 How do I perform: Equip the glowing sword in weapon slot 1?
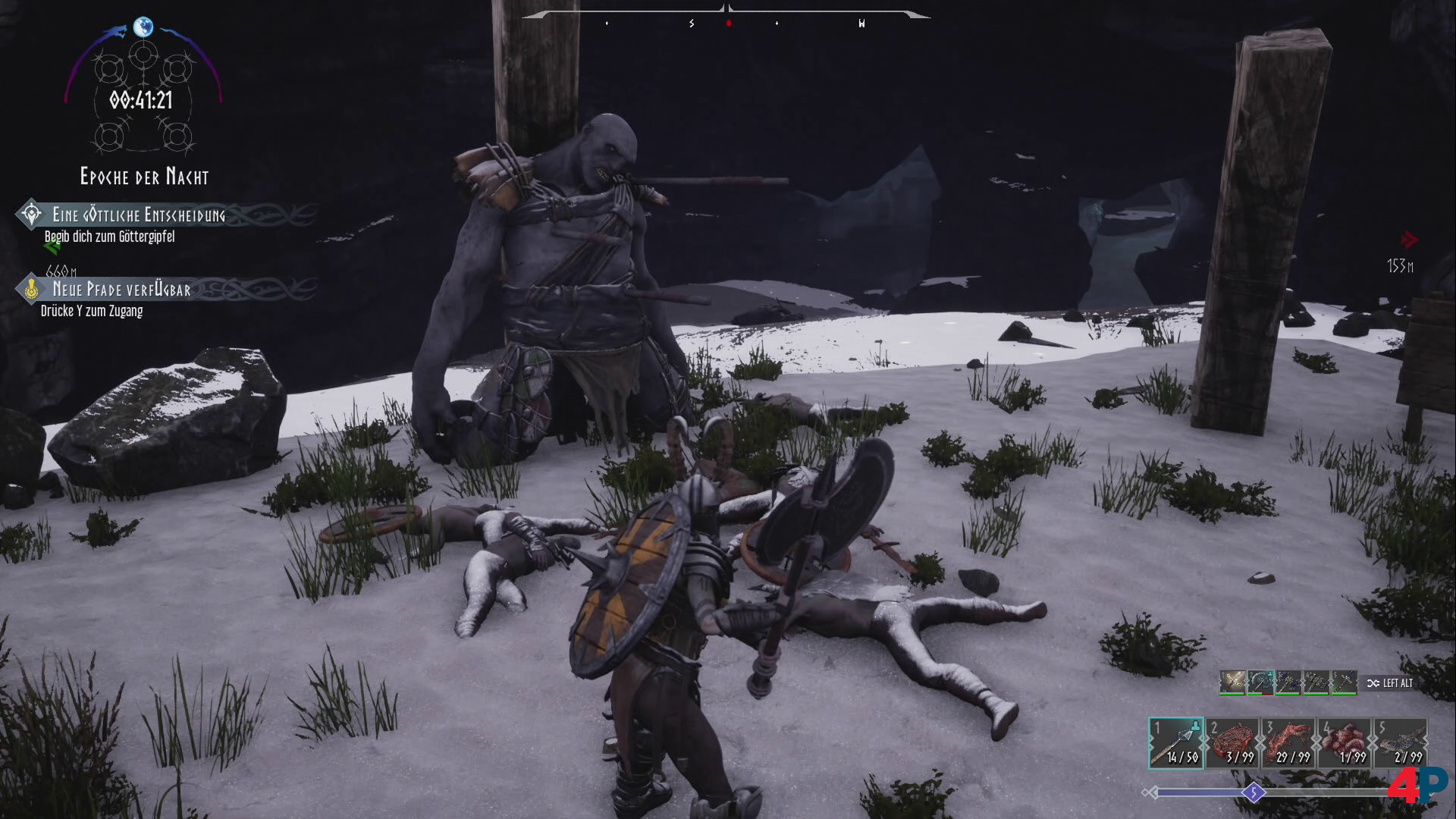point(1232,682)
